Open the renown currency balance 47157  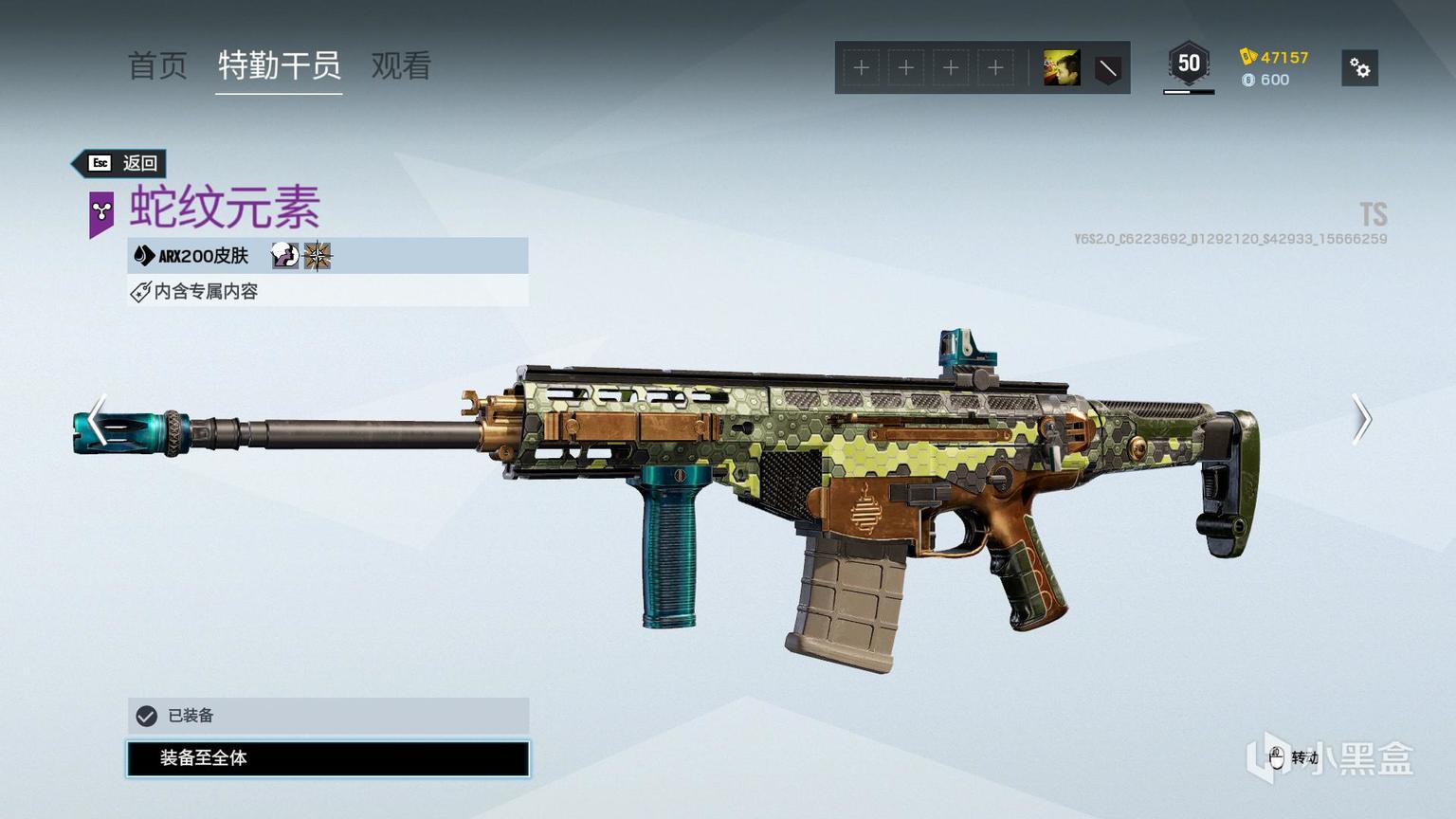click(x=1275, y=57)
